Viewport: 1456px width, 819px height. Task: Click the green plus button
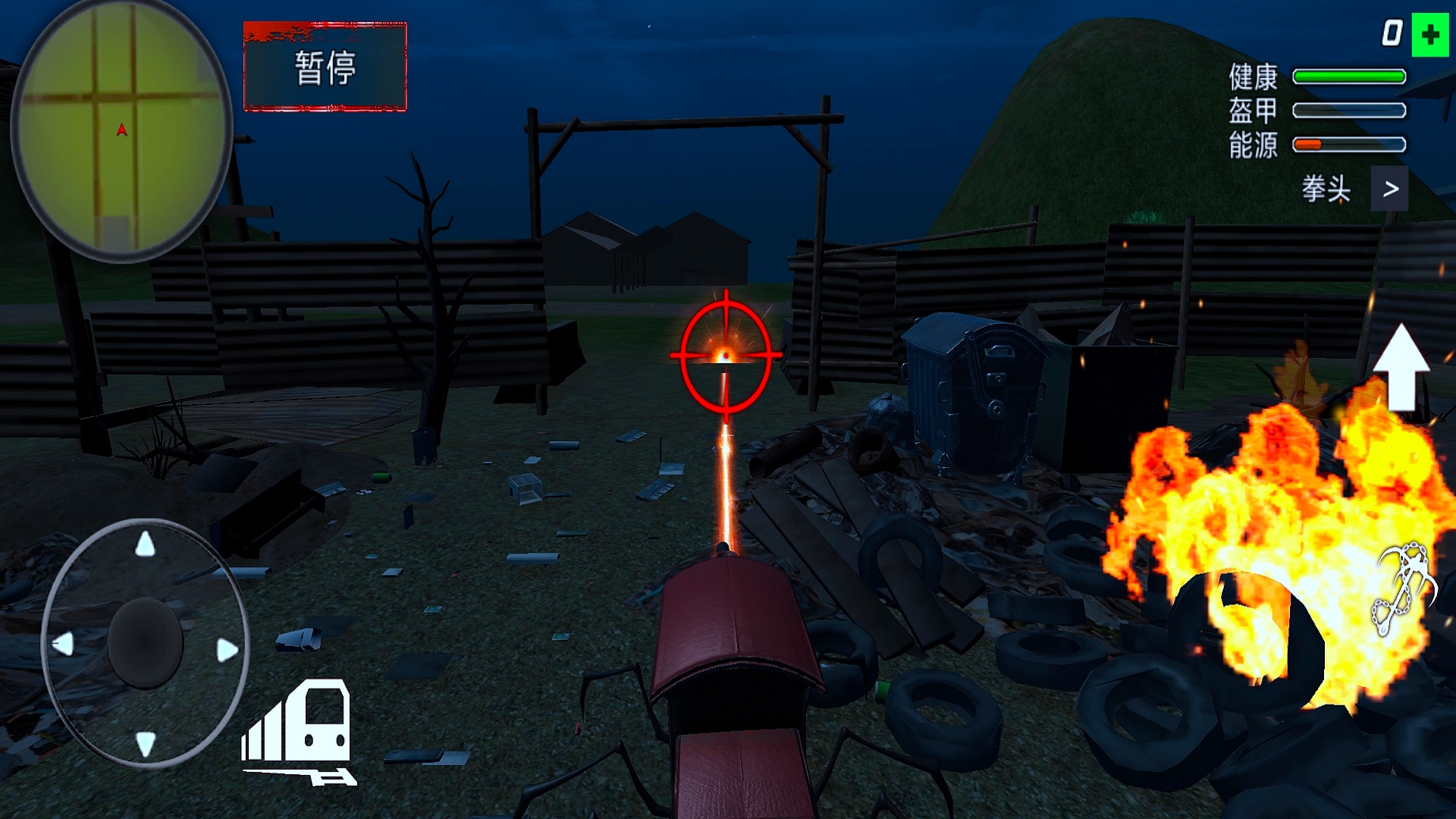click(x=1430, y=35)
